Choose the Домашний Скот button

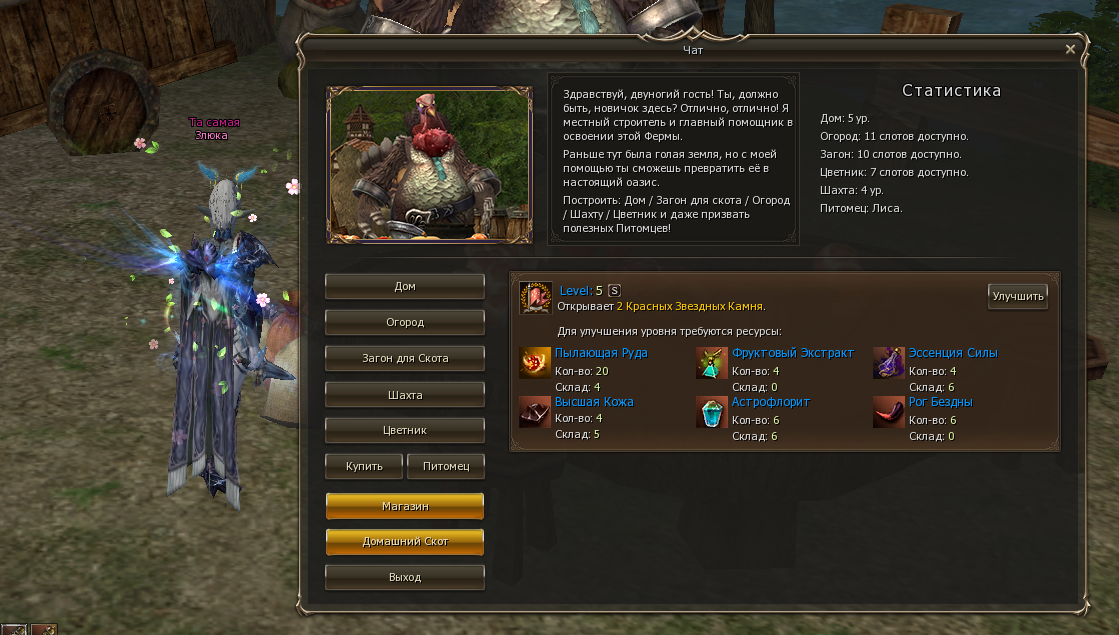pos(405,542)
